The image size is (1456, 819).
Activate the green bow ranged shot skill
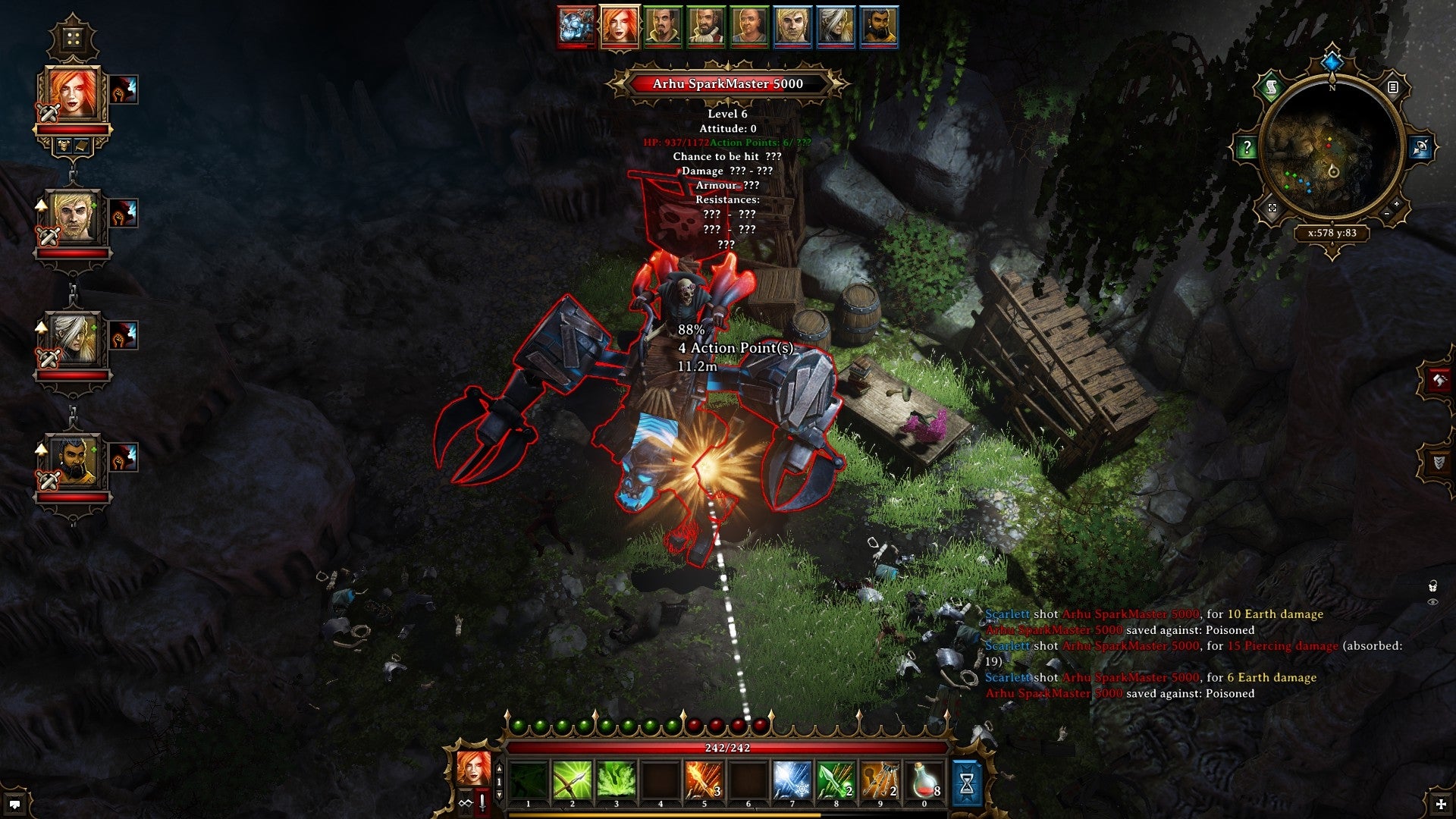click(572, 781)
